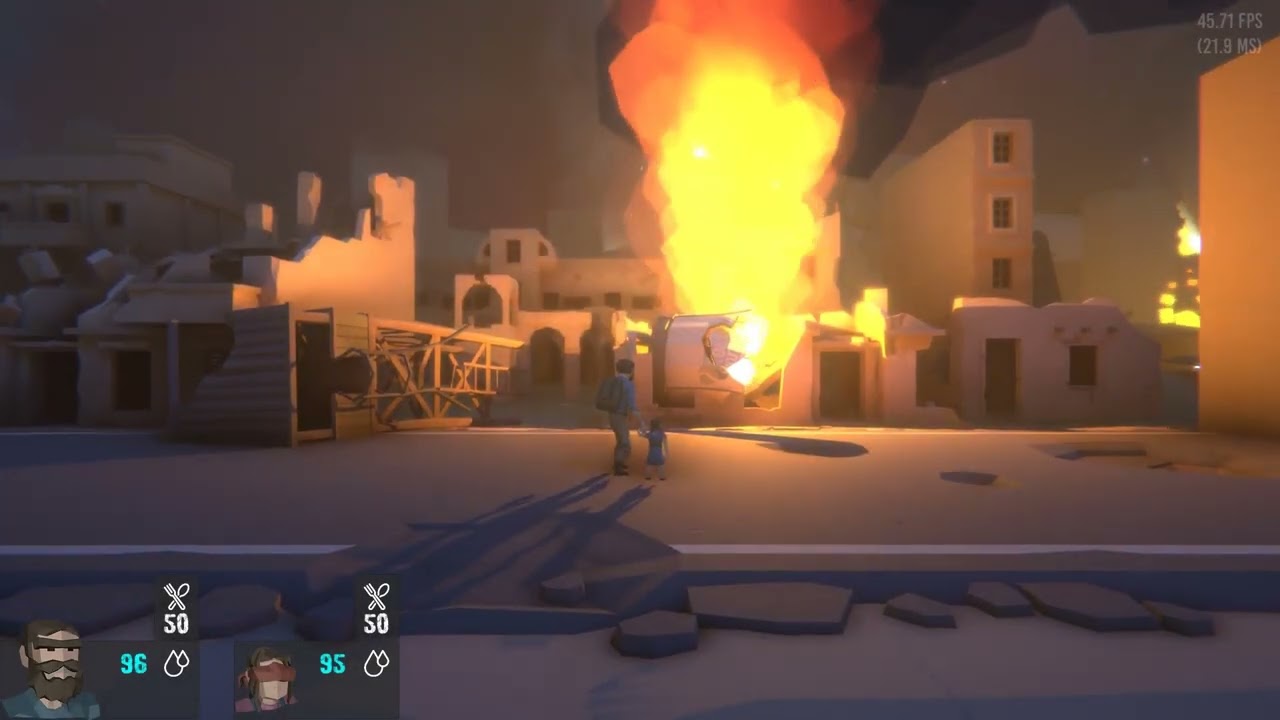Image resolution: width=1280 pixels, height=720 pixels.
Task: Select the daughter's portrait with the red blindfold
Action: point(267,677)
